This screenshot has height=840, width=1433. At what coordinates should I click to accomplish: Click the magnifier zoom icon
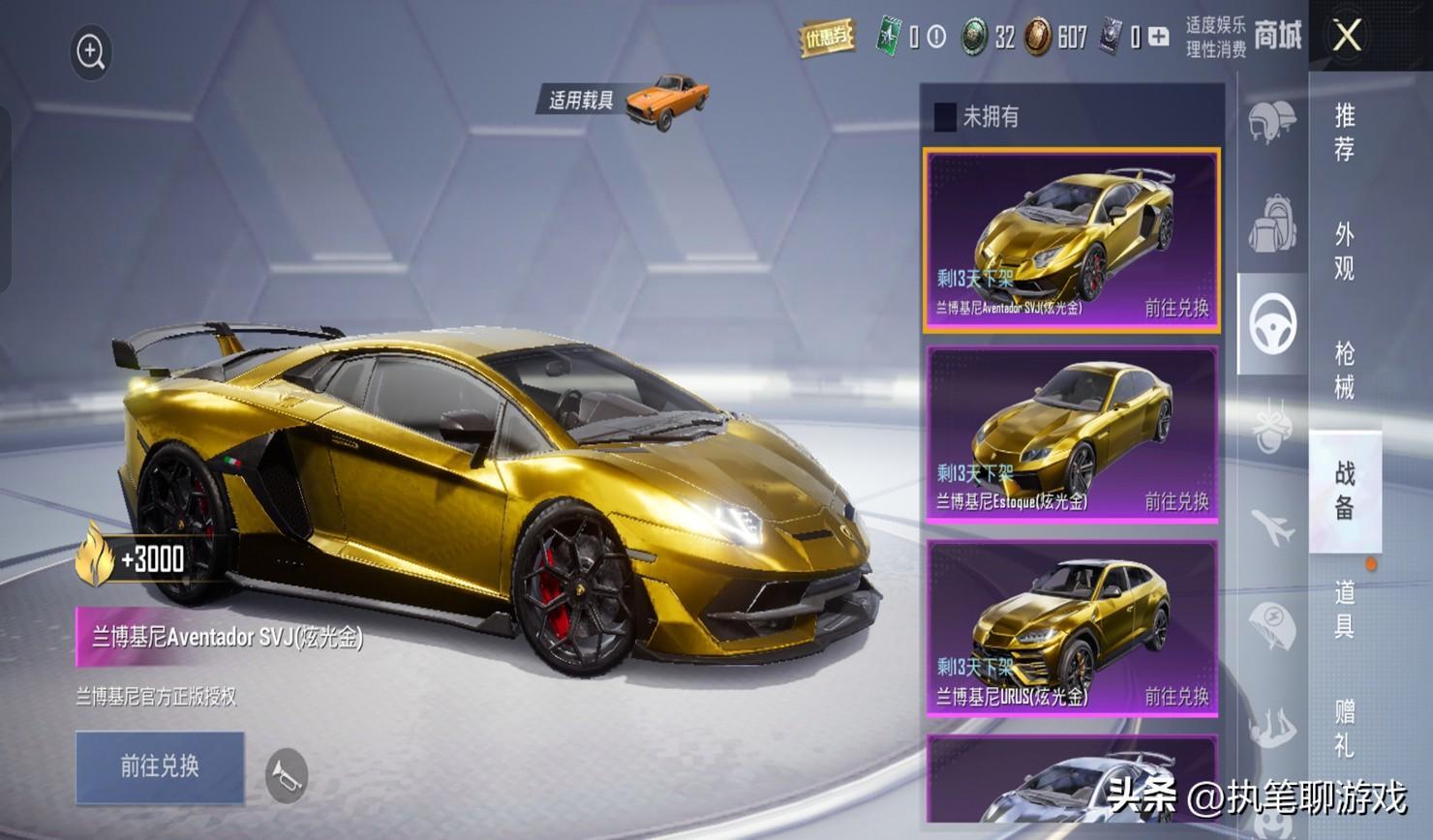click(x=91, y=52)
